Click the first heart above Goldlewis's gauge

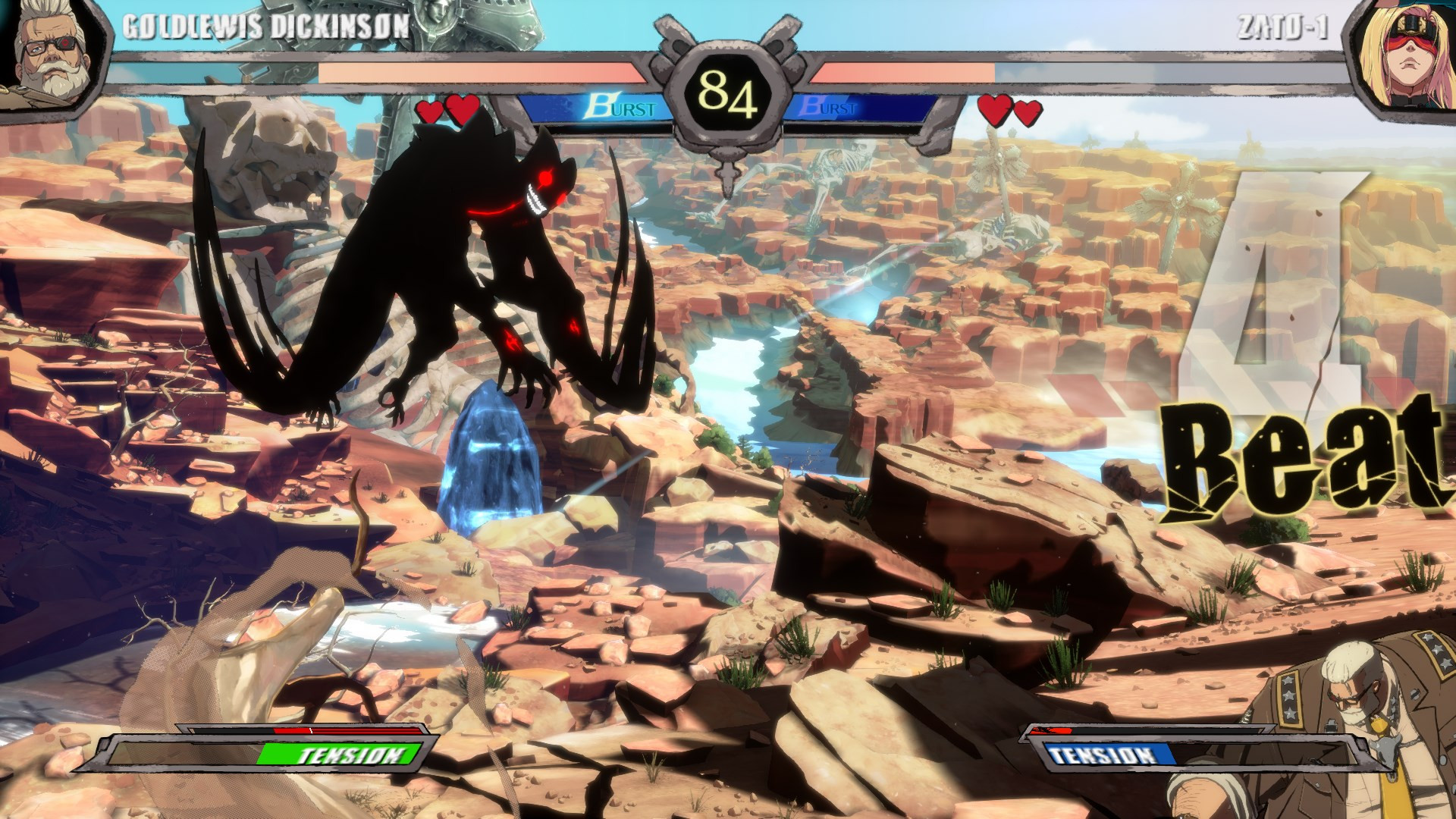tap(430, 111)
